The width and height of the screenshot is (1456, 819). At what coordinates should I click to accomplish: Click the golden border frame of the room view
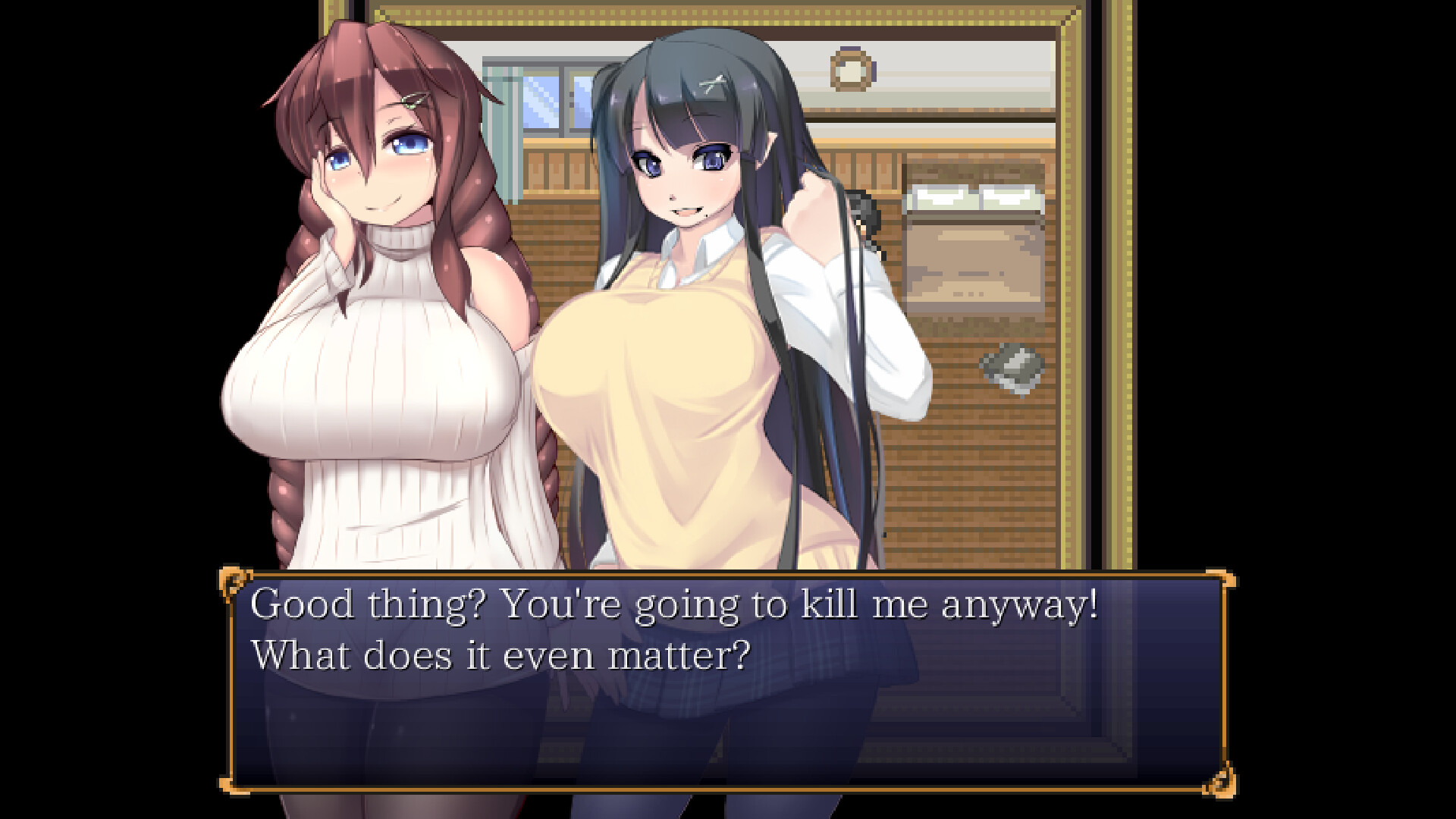(1066, 303)
